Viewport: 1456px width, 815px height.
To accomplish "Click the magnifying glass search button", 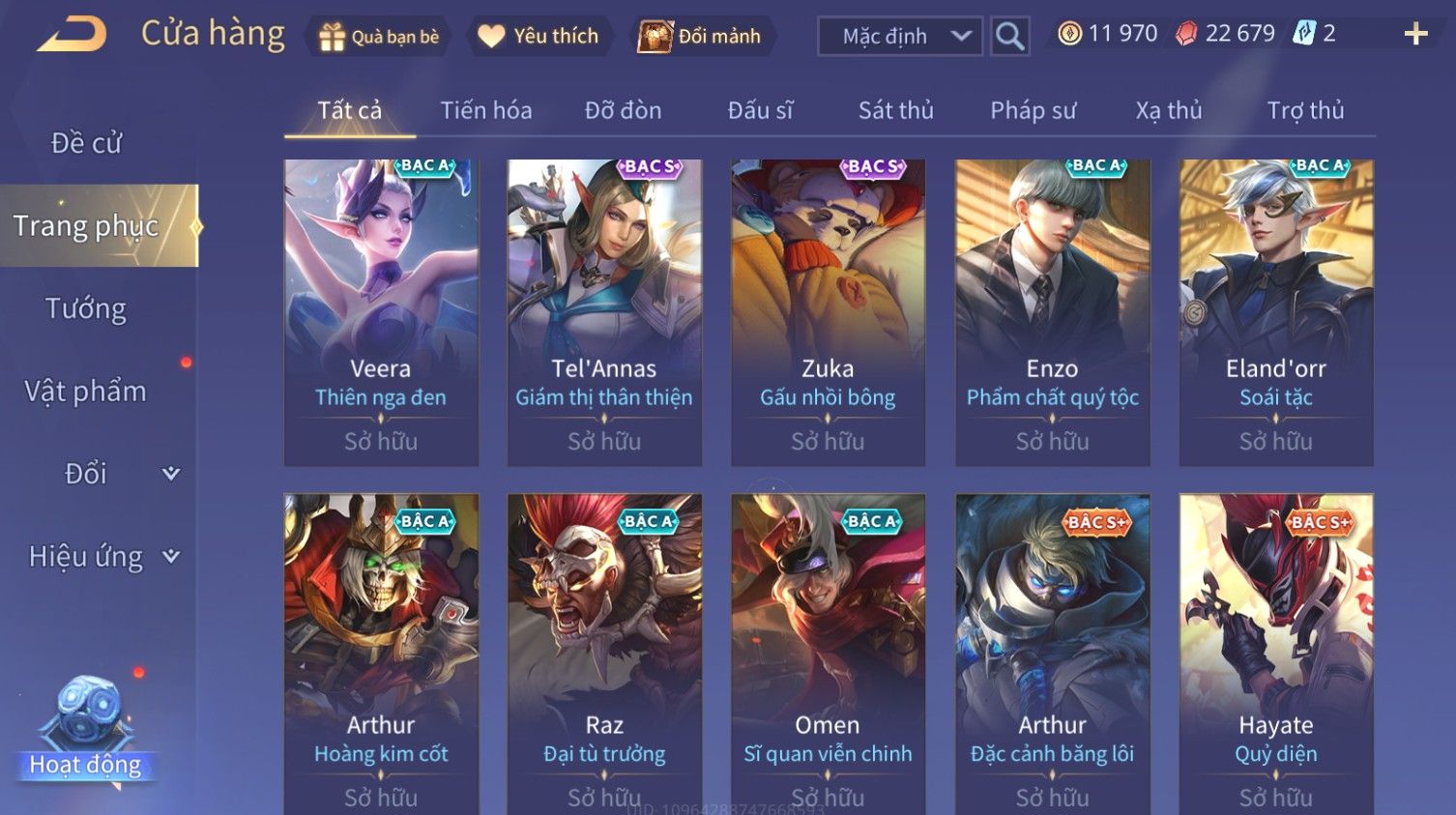I will tap(1009, 37).
